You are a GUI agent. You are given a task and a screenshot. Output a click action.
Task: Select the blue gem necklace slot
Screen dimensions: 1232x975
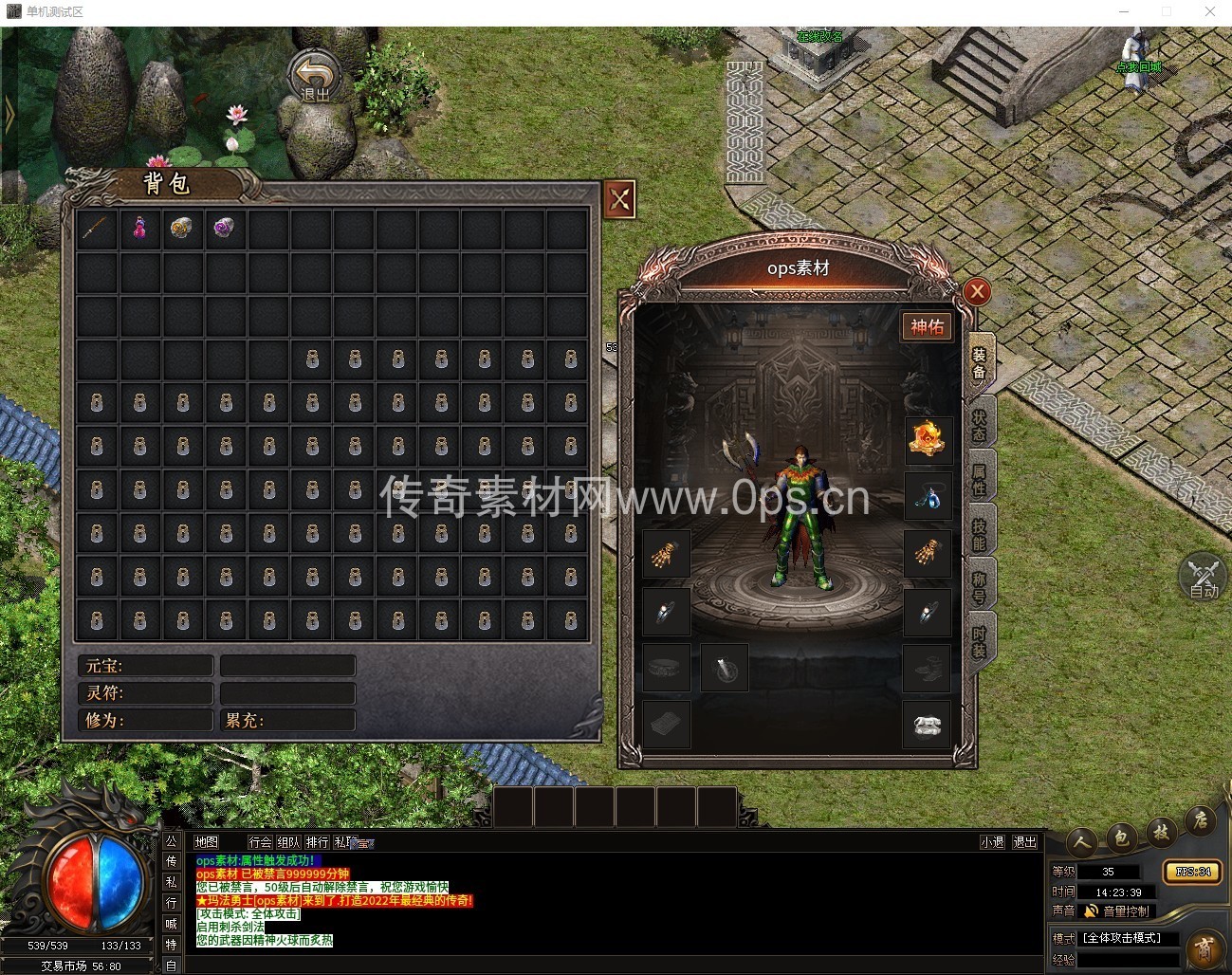pyautogui.click(x=928, y=496)
